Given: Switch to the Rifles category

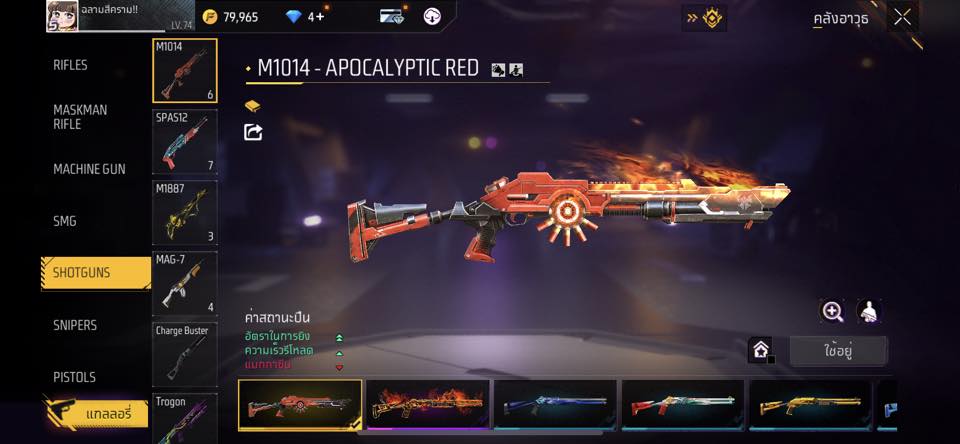Looking at the screenshot, I should pyautogui.click(x=70, y=65).
